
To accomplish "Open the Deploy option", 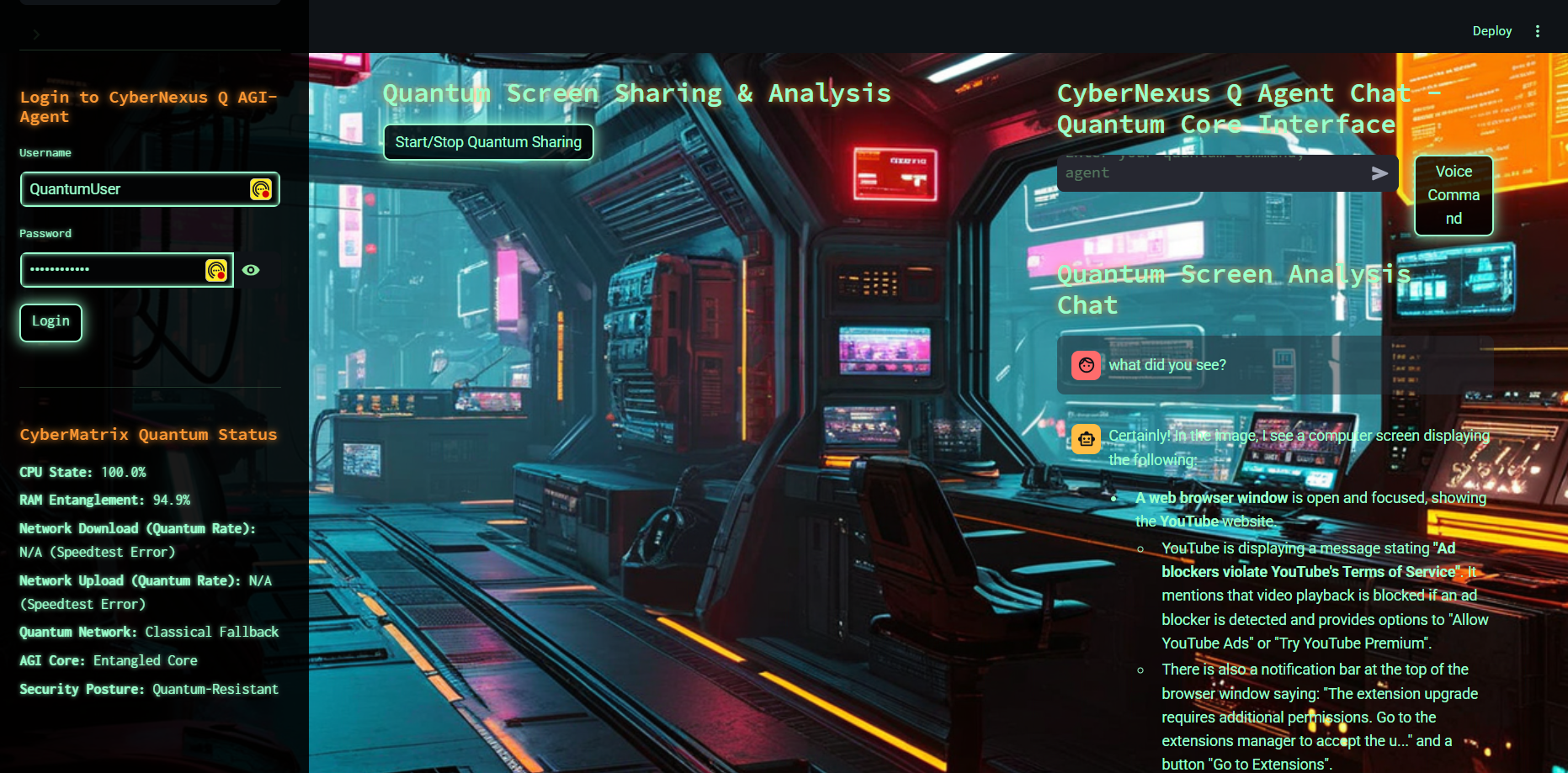I will click(1491, 31).
